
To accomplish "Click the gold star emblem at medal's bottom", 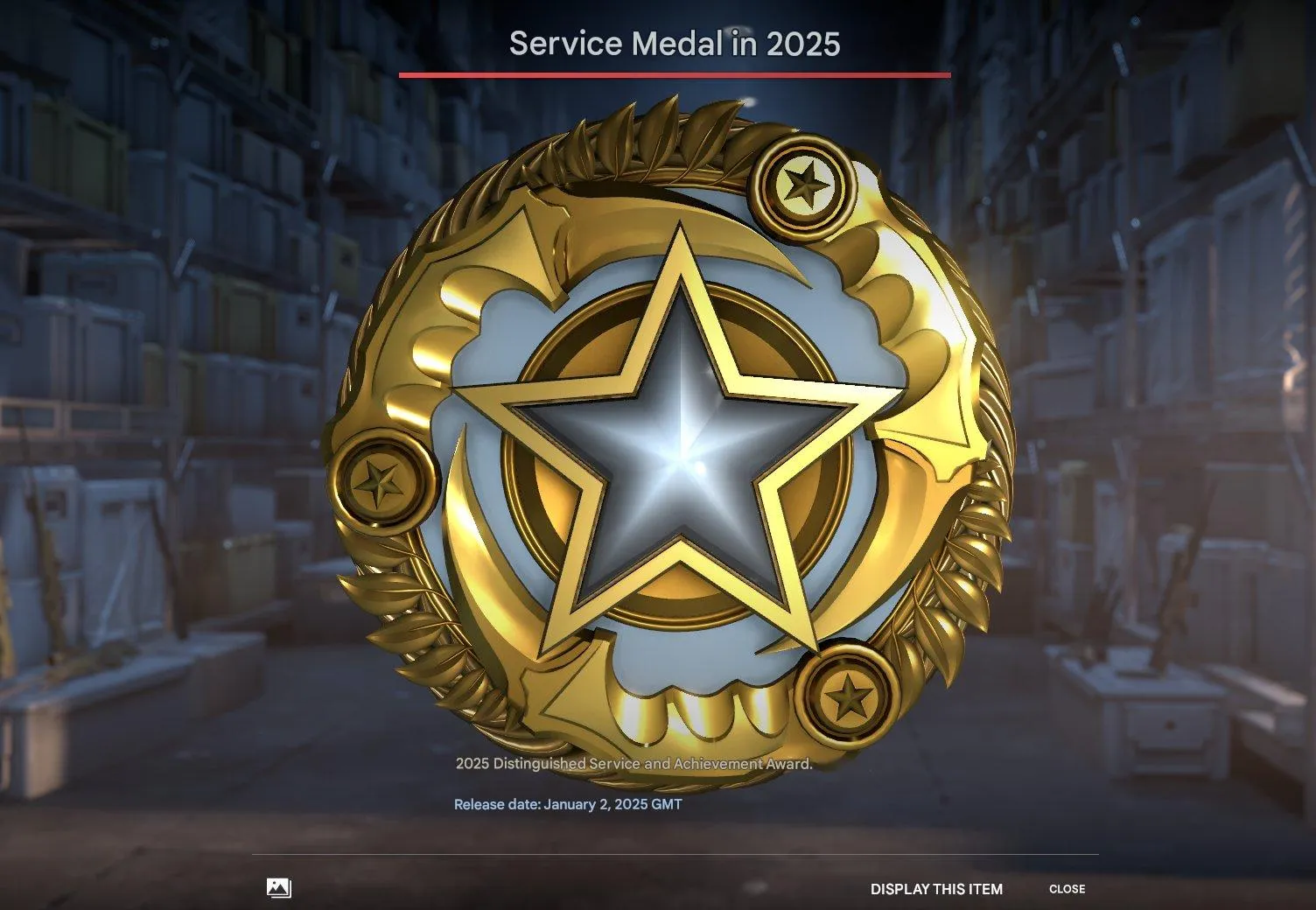I will (x=847, y=696).
